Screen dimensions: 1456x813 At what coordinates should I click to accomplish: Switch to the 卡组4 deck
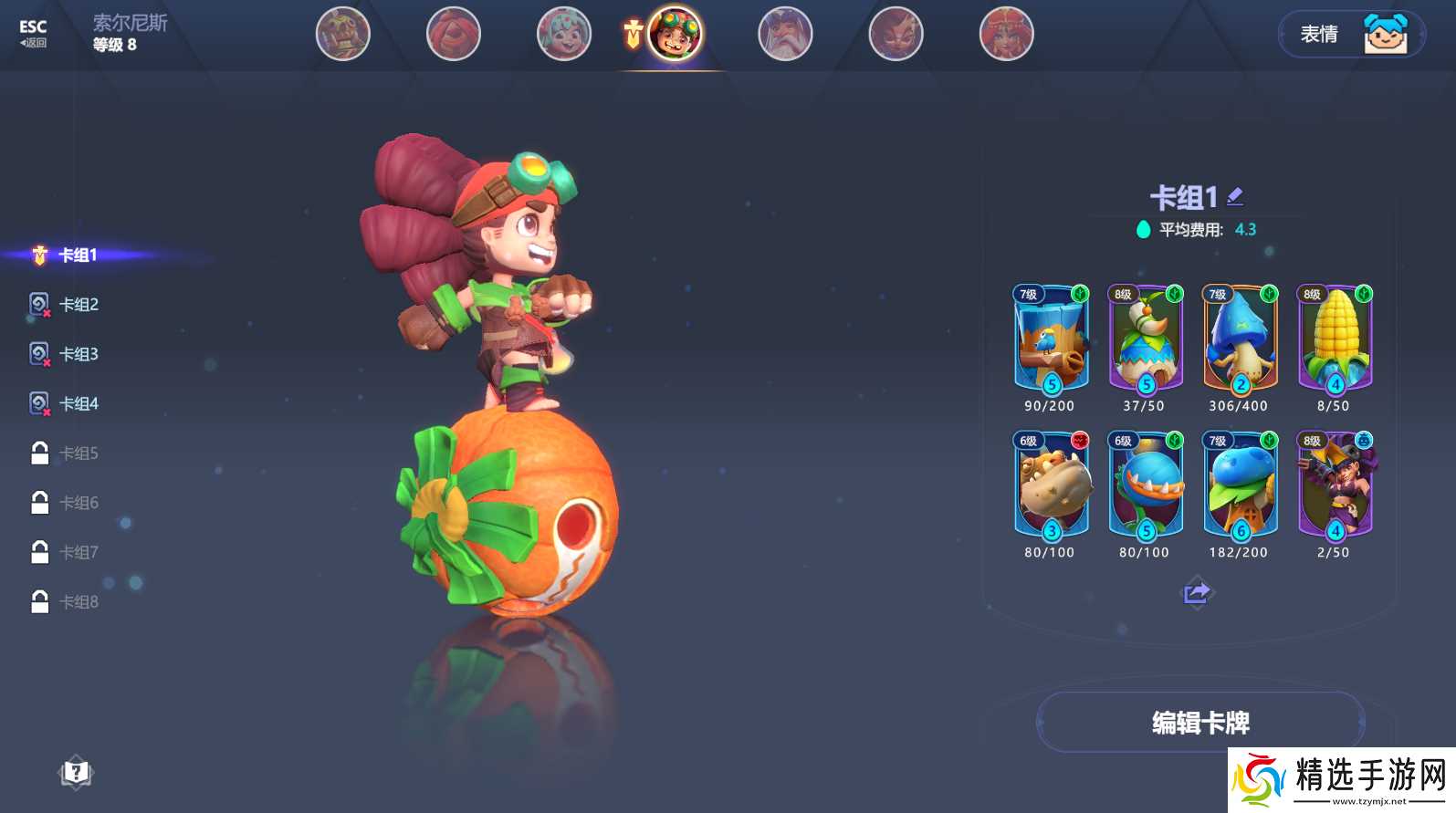pos(79,403)
